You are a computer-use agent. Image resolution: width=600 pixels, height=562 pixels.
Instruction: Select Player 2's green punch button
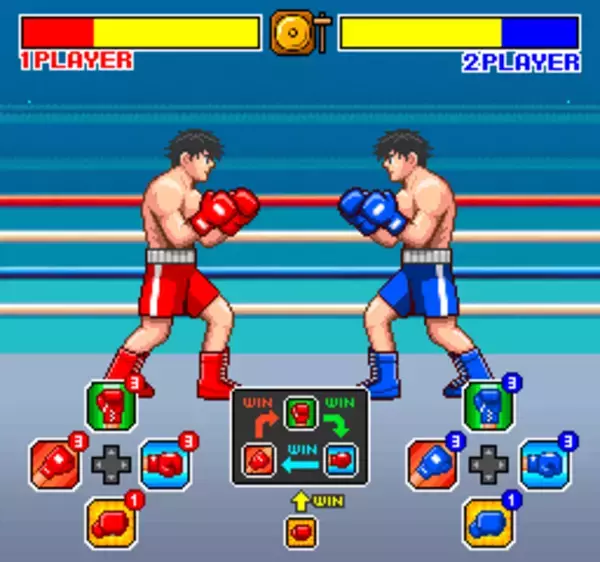pos(488,406)
